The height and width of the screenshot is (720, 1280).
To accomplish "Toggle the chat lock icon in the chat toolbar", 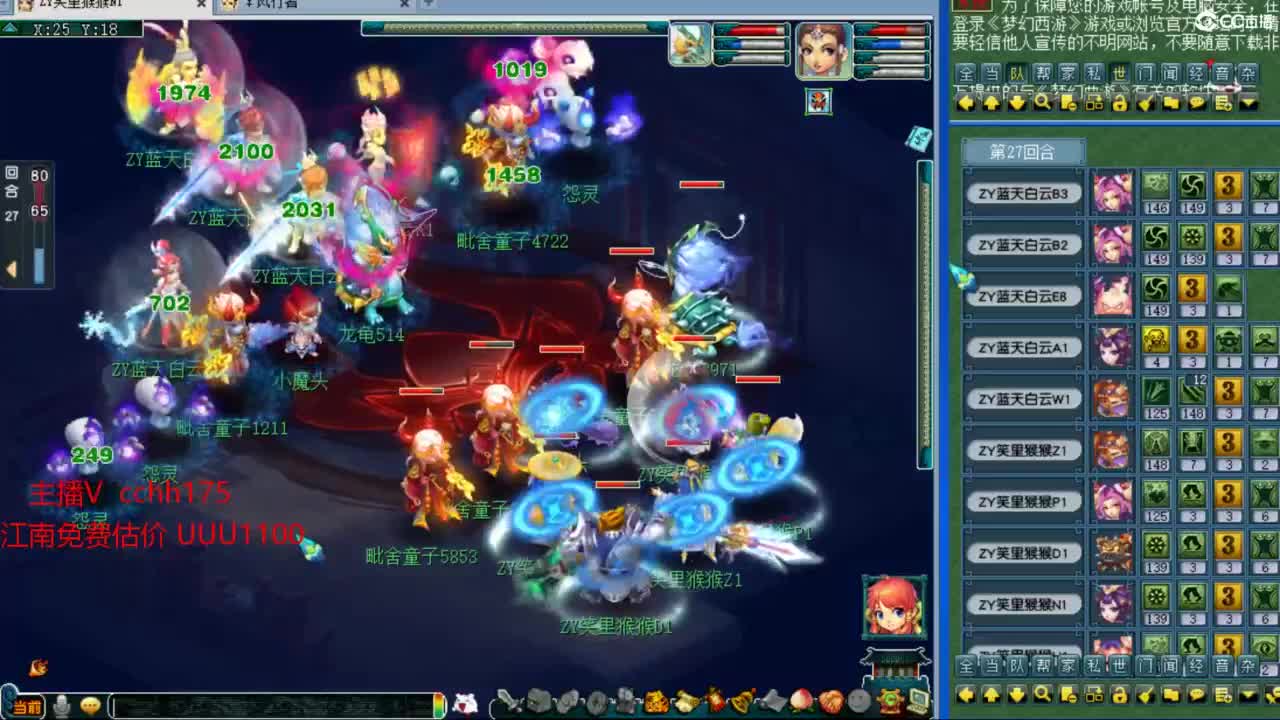I will [1120, 696].
